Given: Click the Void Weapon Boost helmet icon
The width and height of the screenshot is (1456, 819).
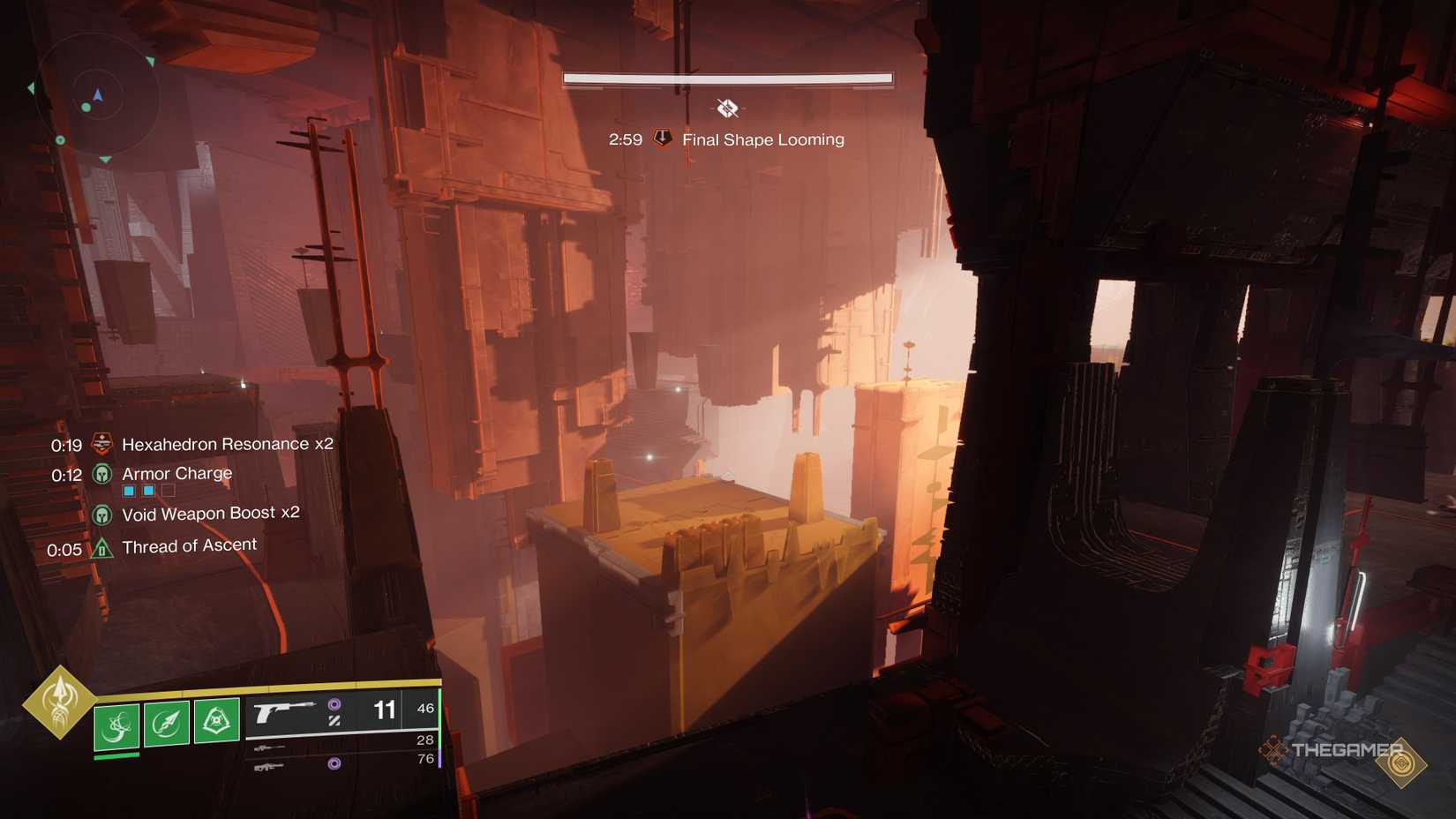Looking at the screenshot, I should coord(102,515).
